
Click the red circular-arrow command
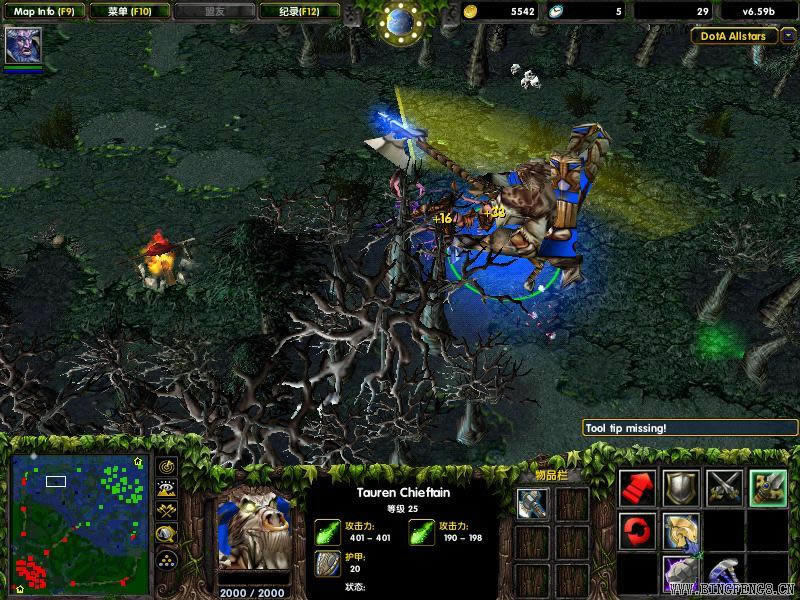click(x=637, y=531)
